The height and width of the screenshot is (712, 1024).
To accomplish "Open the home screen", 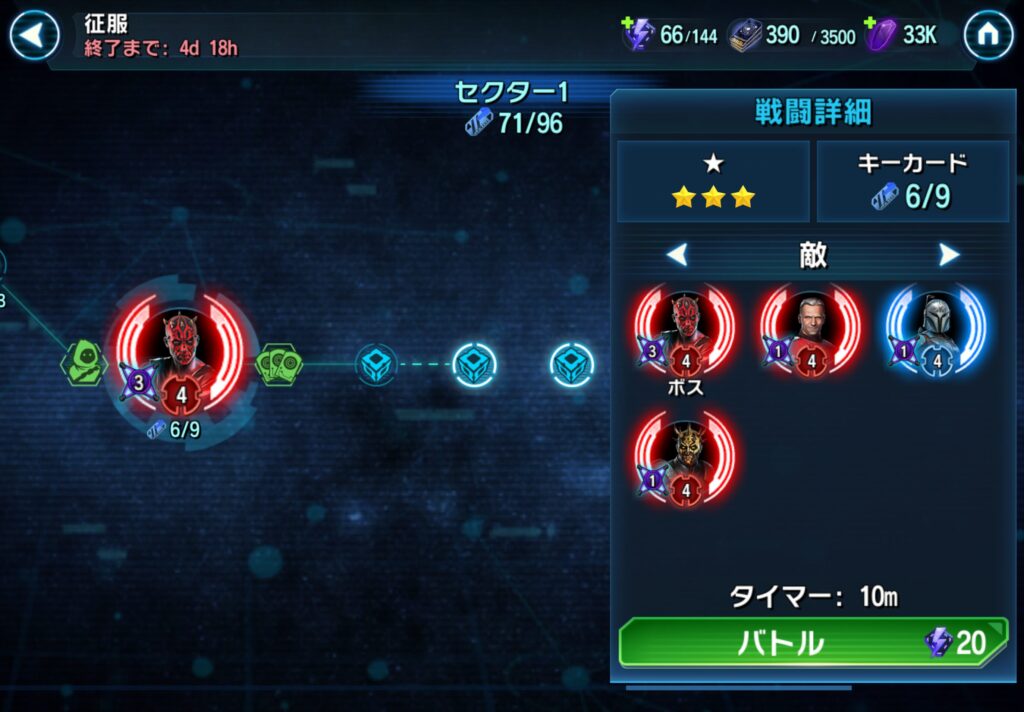I will [x=987, y=36].
